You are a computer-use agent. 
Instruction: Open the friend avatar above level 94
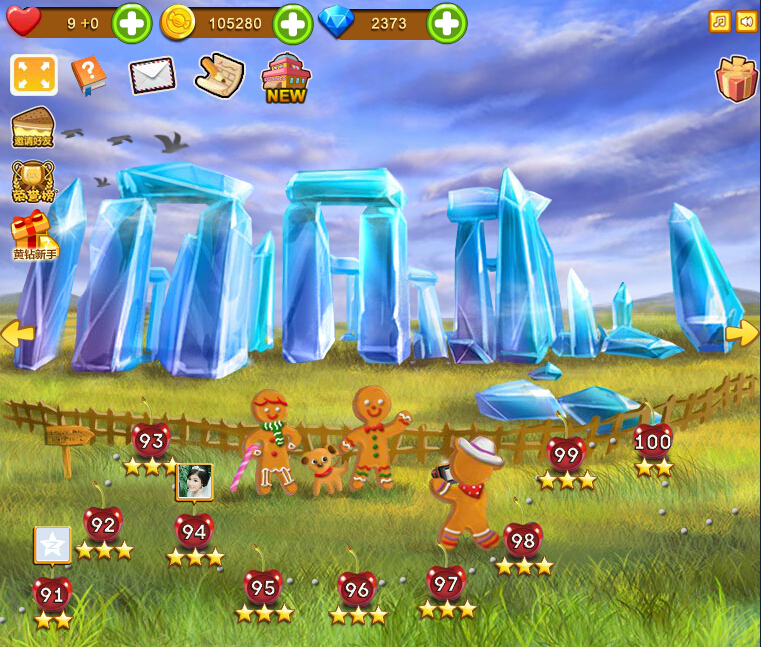click(194, 482)
